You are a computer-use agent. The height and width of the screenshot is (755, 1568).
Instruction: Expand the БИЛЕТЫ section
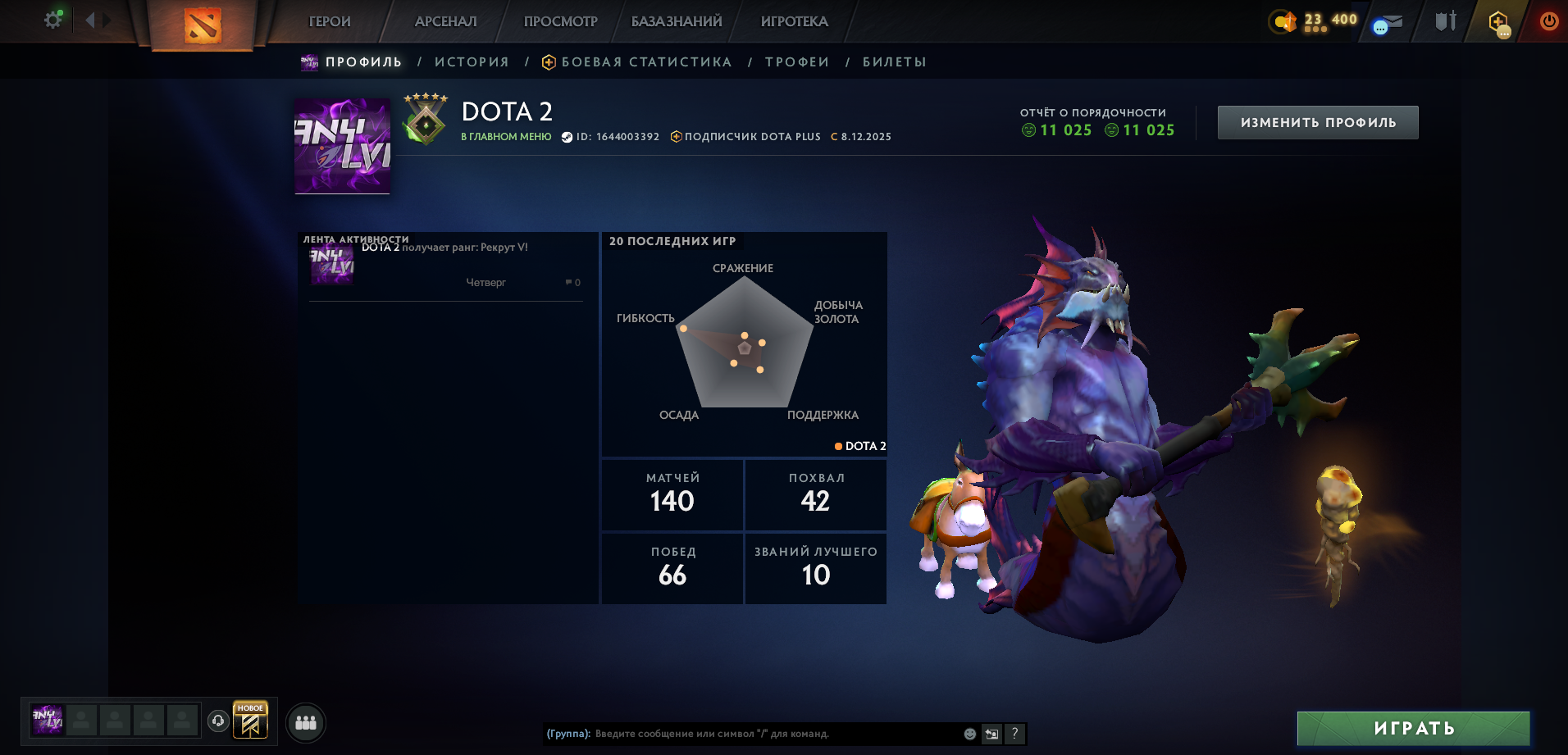click(x=893, y=61)
